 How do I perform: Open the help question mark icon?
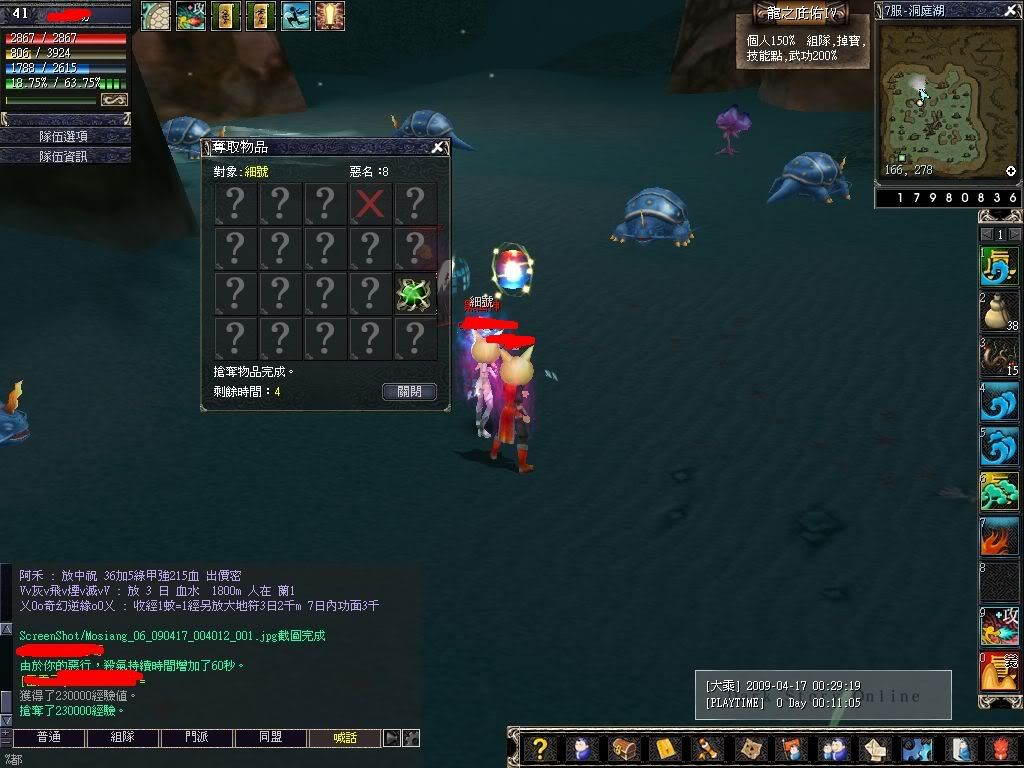540,749
